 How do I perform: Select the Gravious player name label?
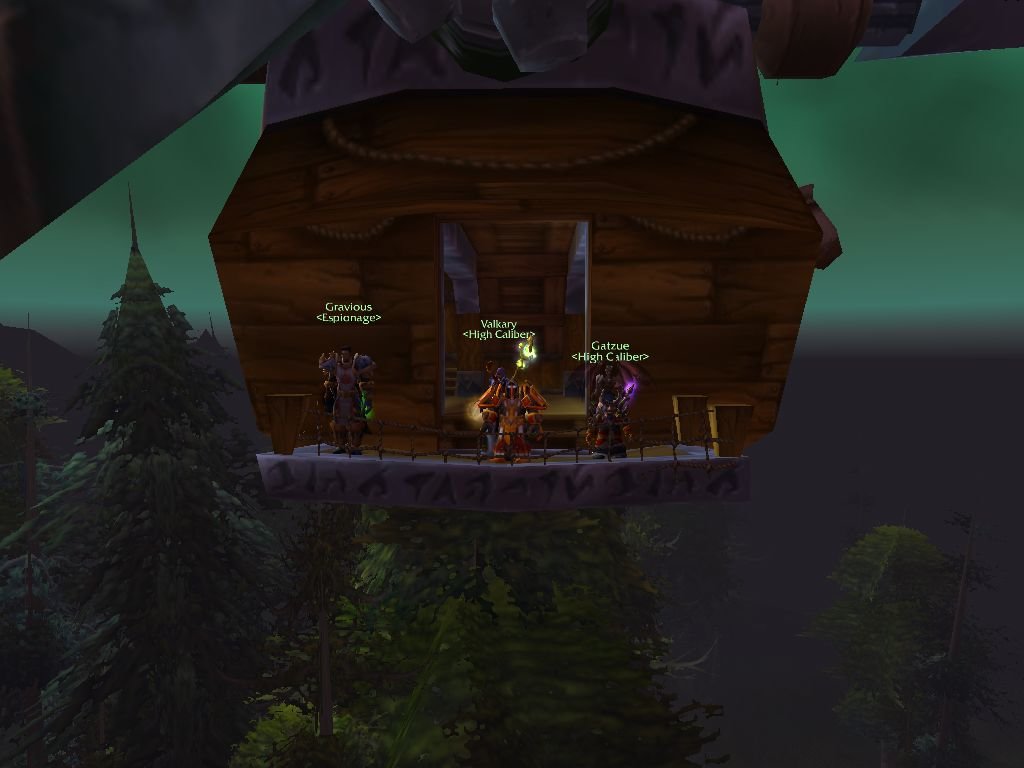pos(348,307)
